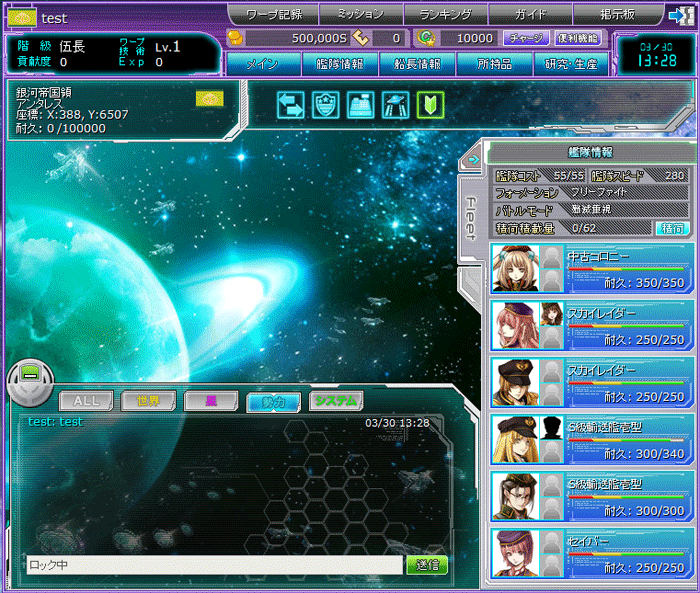Click the two-arrows swap icon
The height and width of the screenshot is (593, 700).
click(291, 105)
